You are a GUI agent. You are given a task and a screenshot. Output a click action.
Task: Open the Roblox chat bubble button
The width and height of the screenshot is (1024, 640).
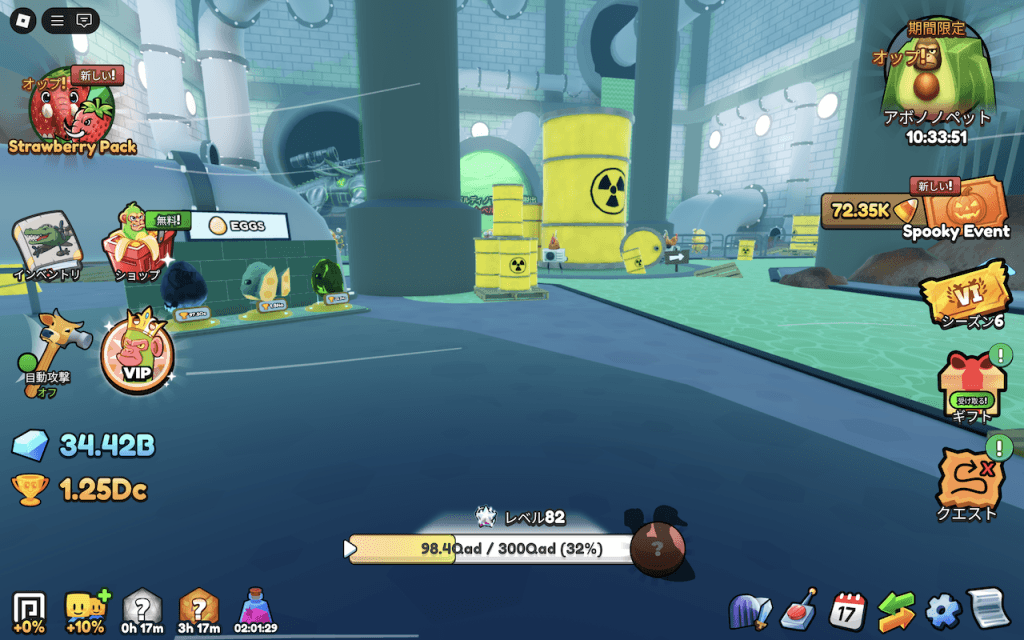(84, 20)
